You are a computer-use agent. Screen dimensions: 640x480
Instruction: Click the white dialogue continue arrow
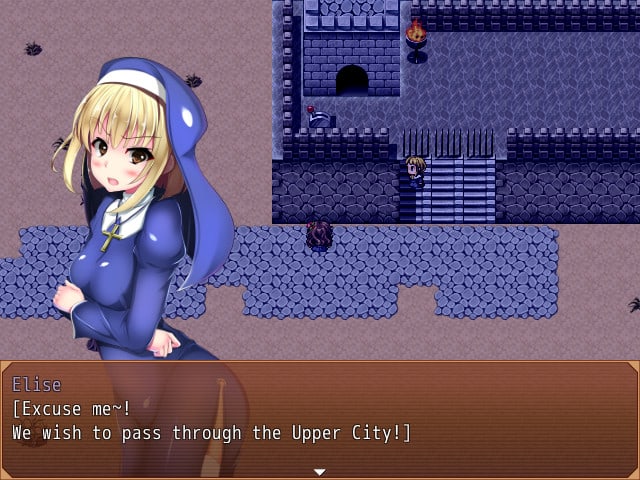click(319, 471)
